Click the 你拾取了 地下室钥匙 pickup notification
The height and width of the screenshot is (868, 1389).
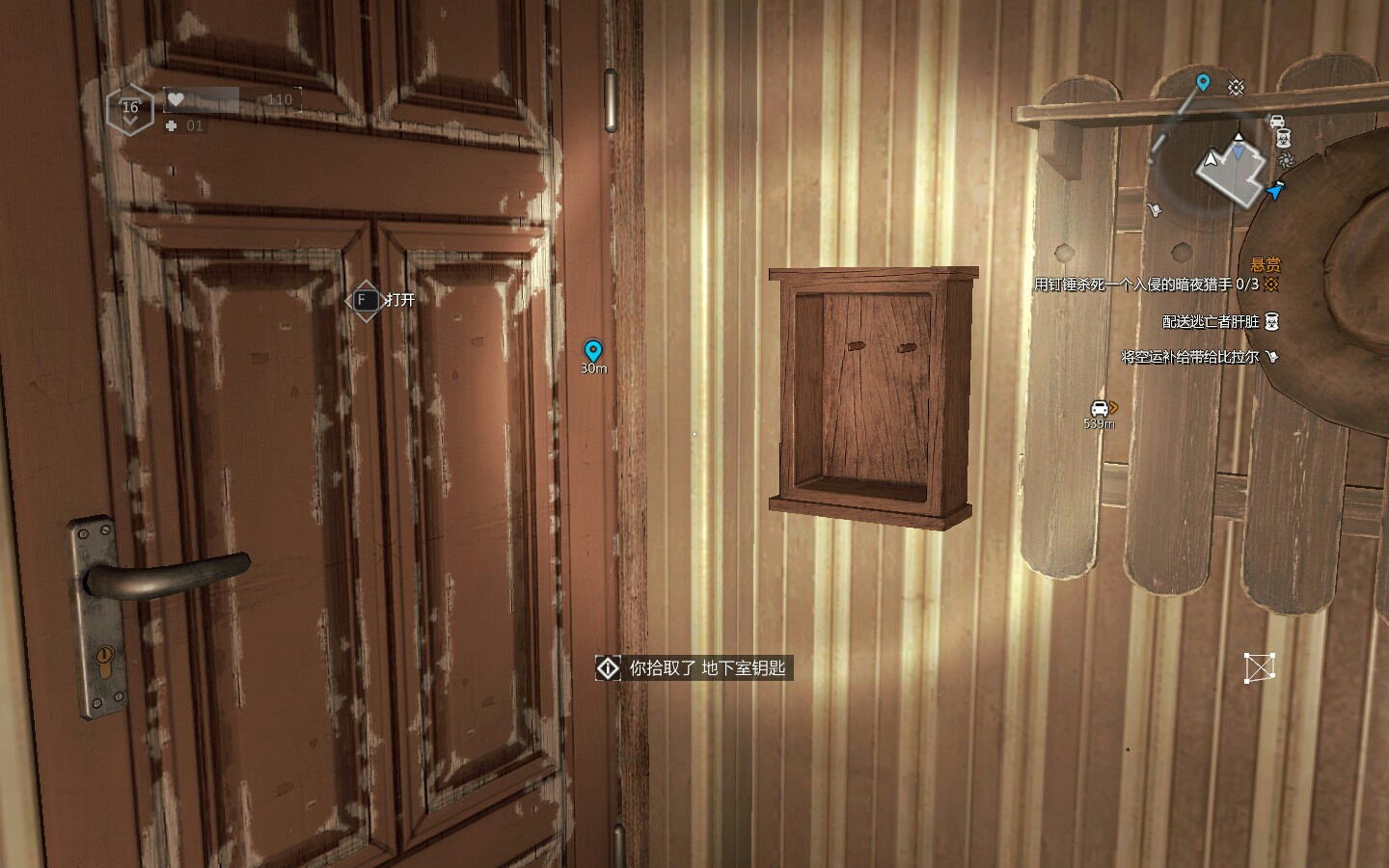coord(694,667)
